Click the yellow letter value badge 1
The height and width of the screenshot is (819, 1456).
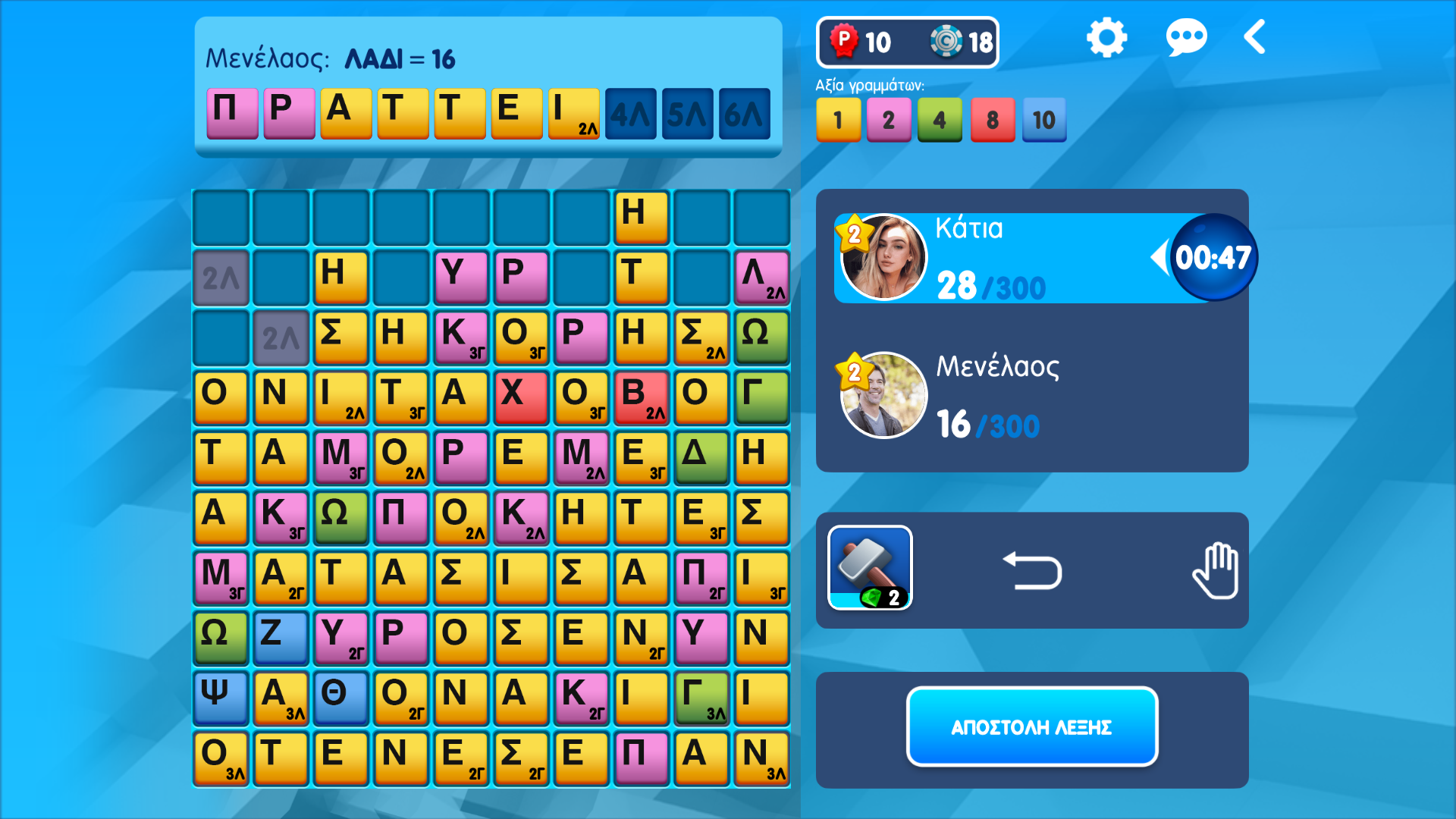coord(838,119)
